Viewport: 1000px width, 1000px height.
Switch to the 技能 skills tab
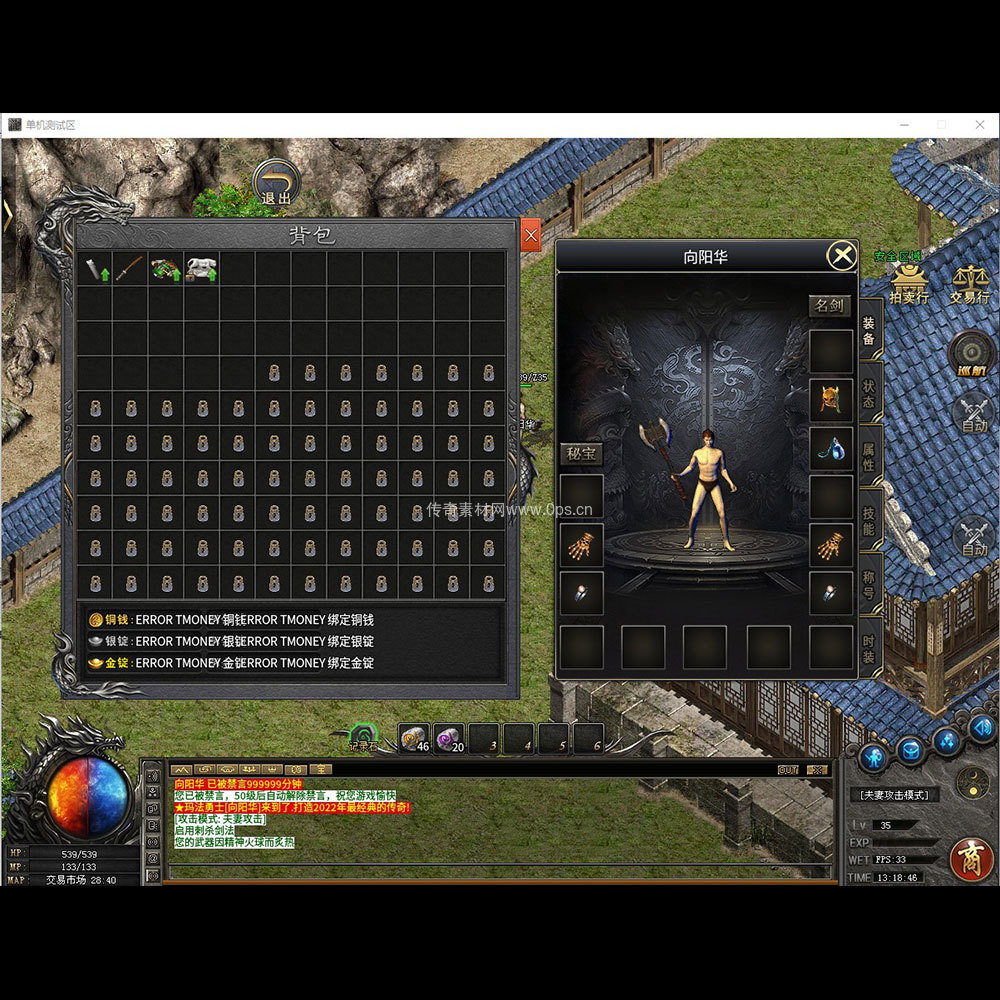pos(868,521)
